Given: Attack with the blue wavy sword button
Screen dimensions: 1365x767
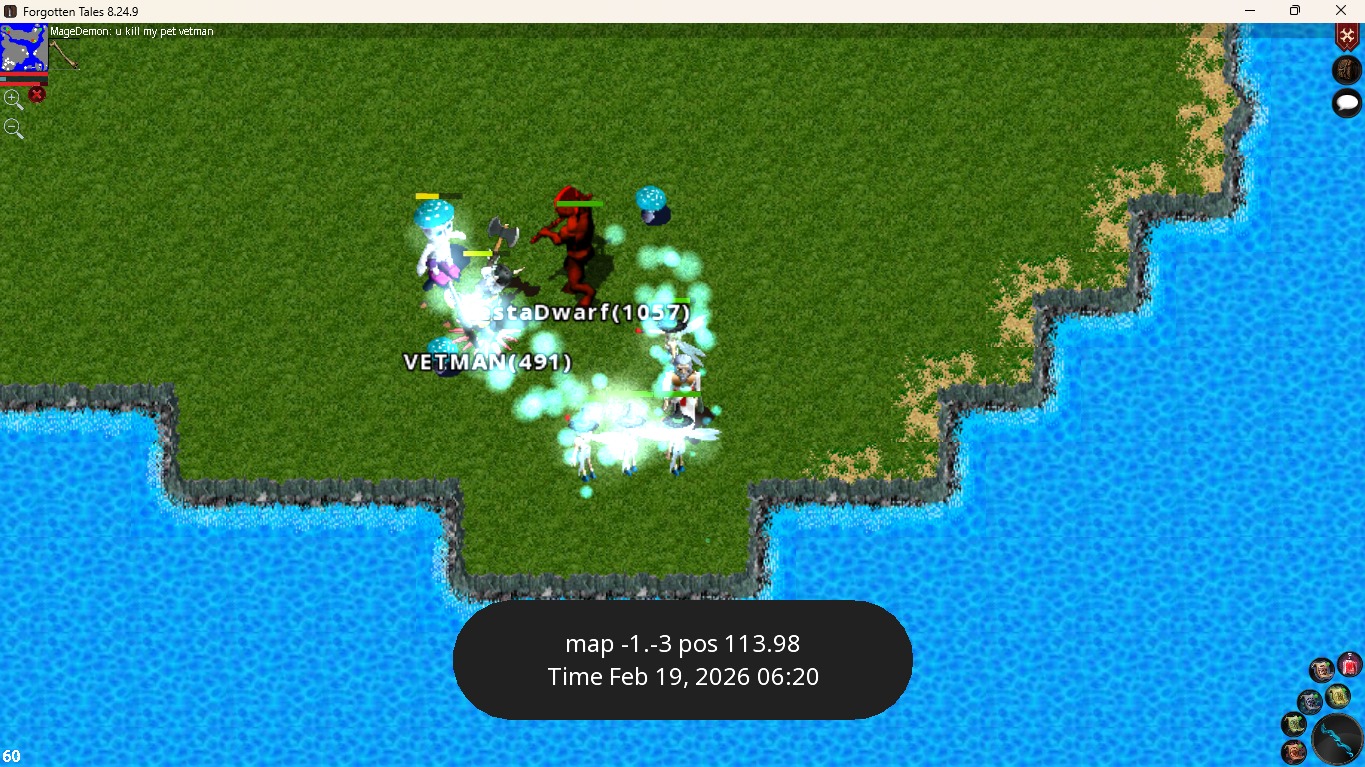Looking at the screenshot, I should [x=1337, y=740].
